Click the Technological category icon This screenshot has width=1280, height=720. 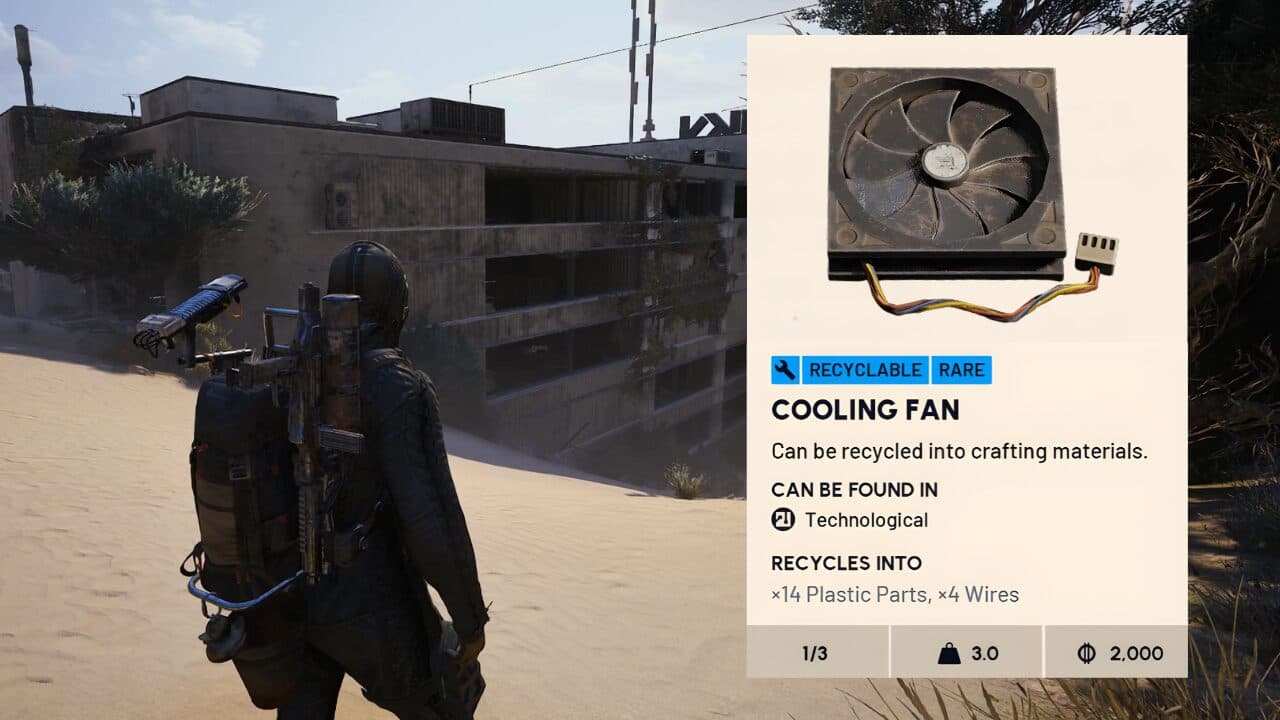(783, 519)
